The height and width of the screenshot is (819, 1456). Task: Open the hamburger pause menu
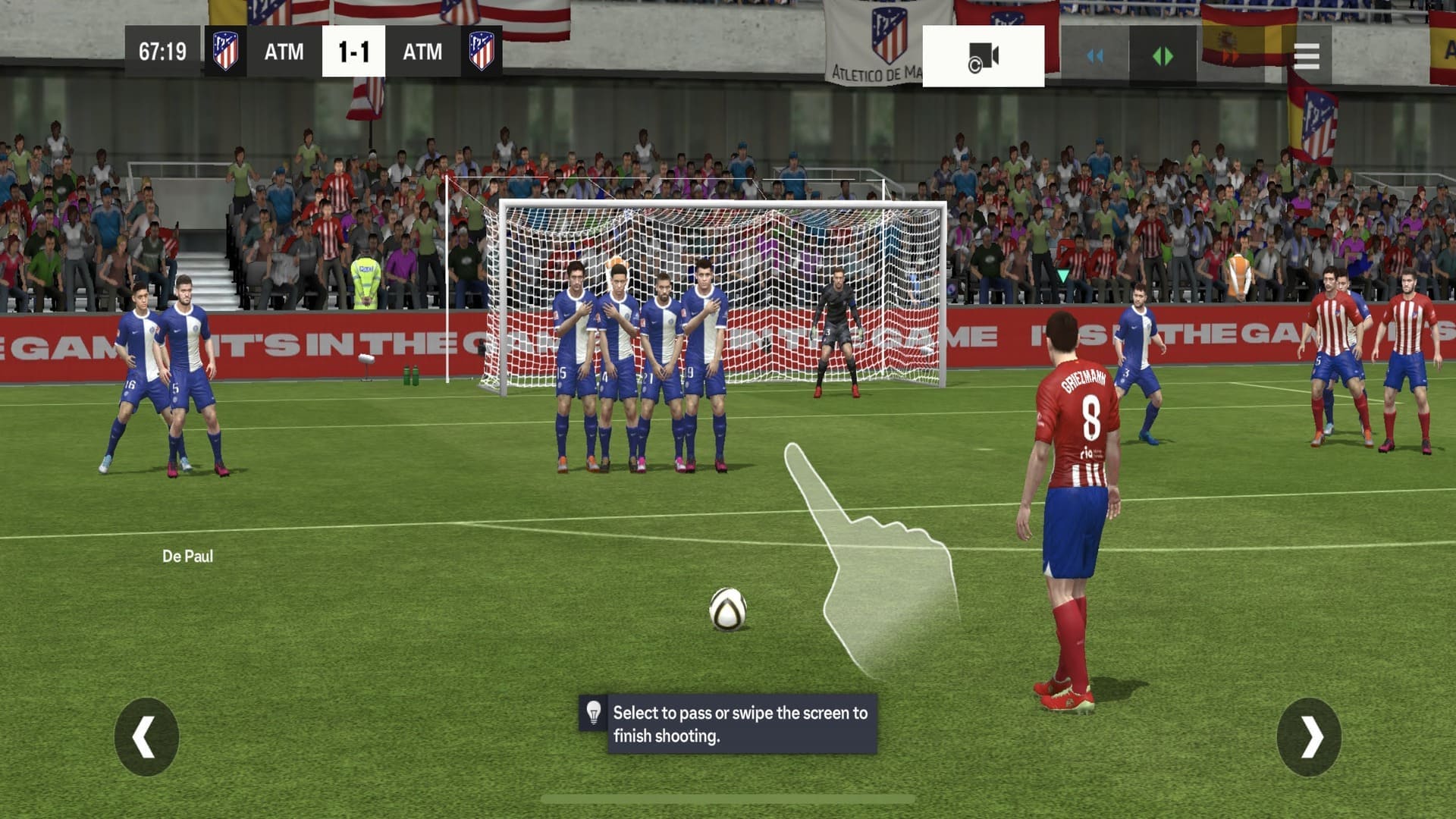tap(1306, 56)
